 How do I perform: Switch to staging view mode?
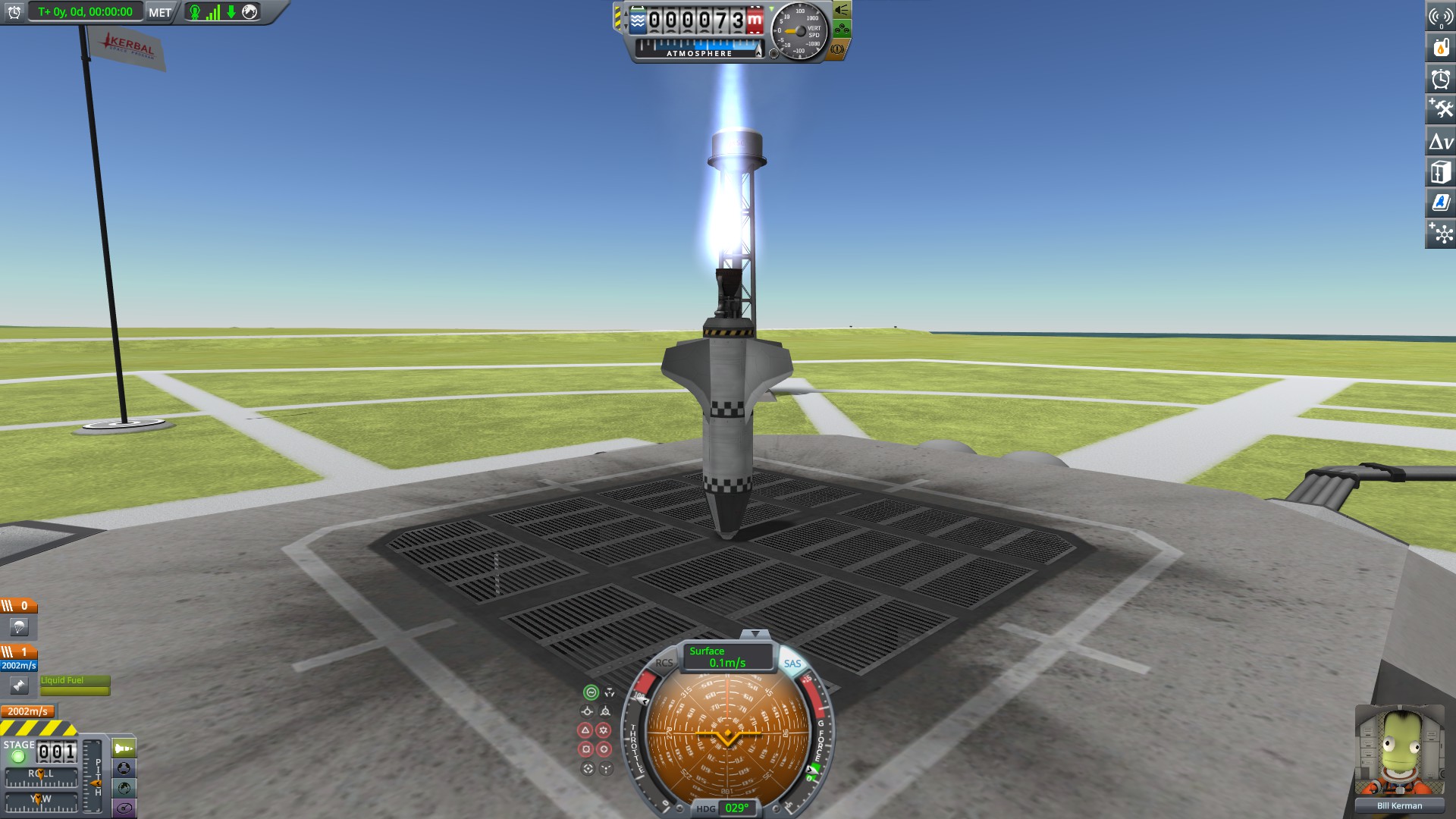[124, 748]
